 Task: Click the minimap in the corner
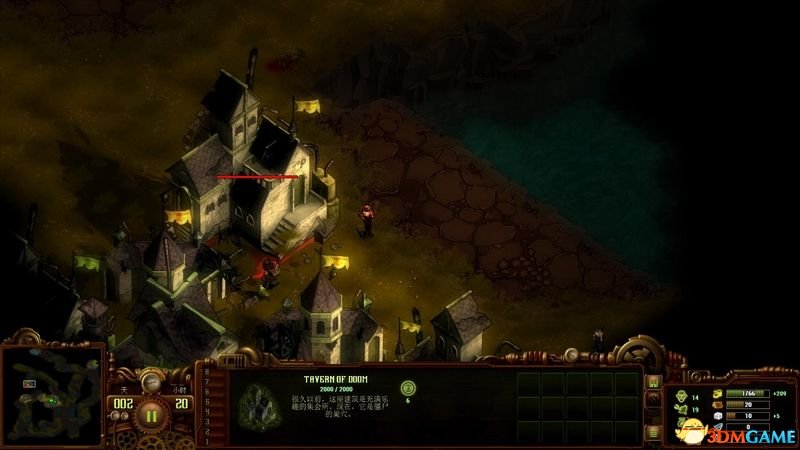[52, 395]
